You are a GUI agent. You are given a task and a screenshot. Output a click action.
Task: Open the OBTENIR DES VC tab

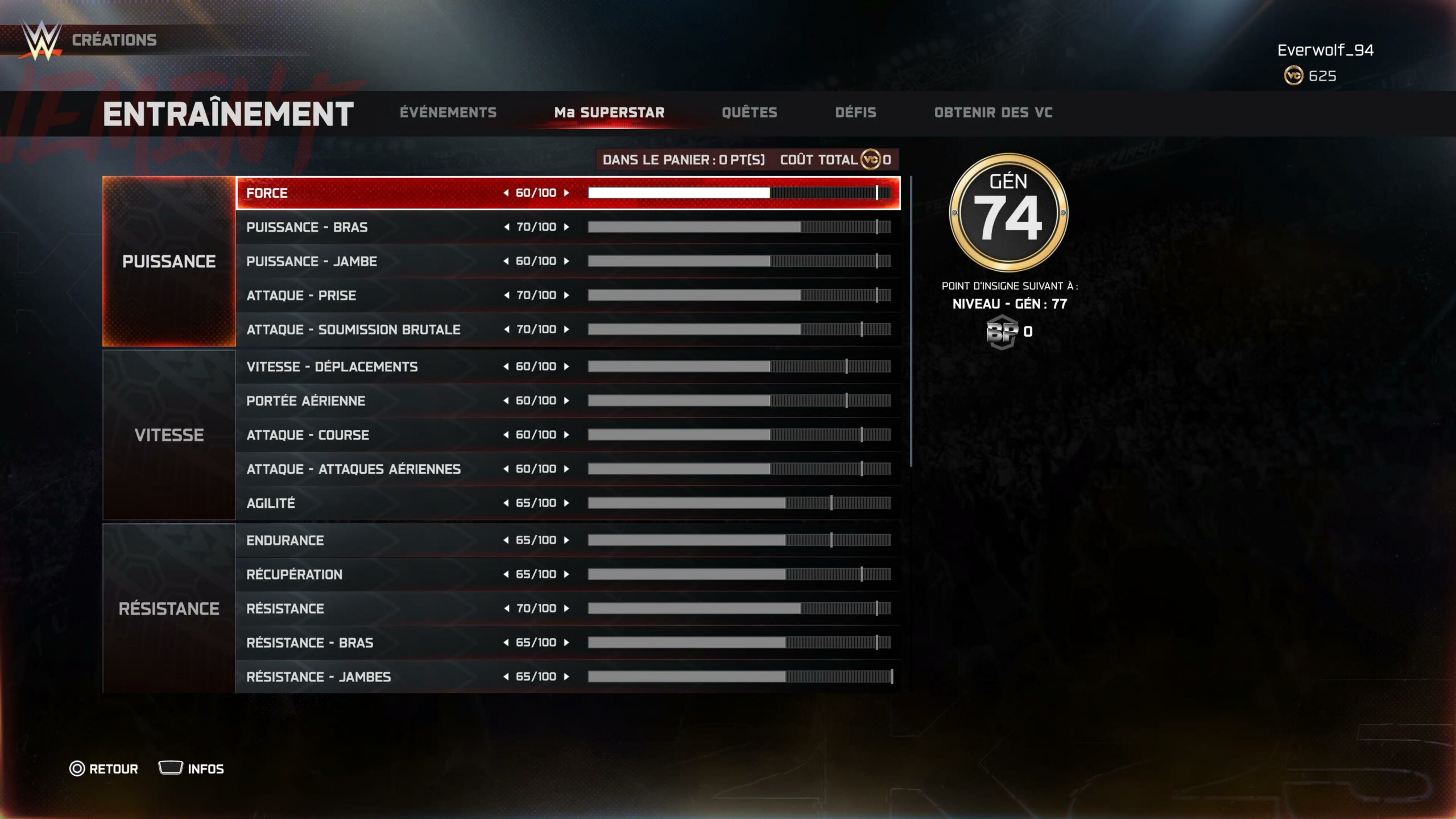tap(993, 113)
